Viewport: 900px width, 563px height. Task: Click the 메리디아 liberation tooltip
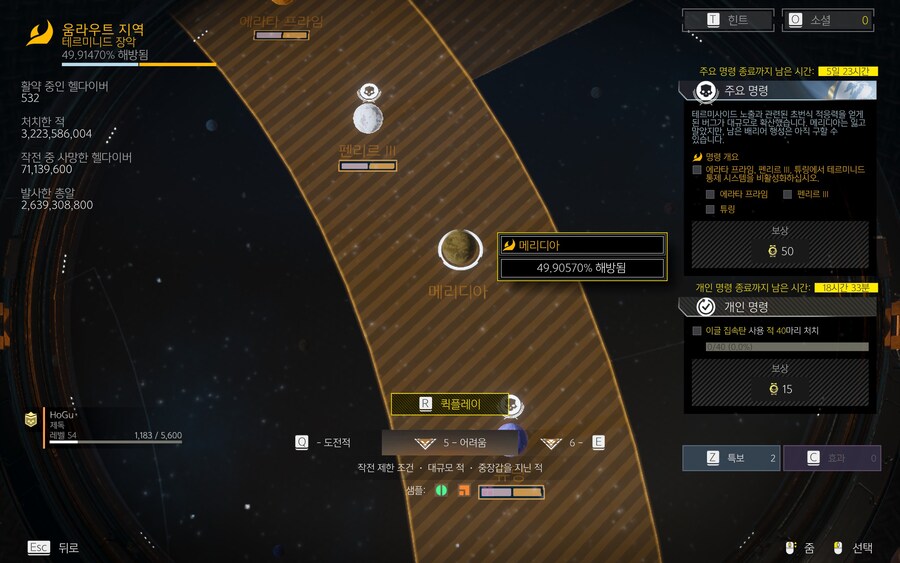point(581,257)
